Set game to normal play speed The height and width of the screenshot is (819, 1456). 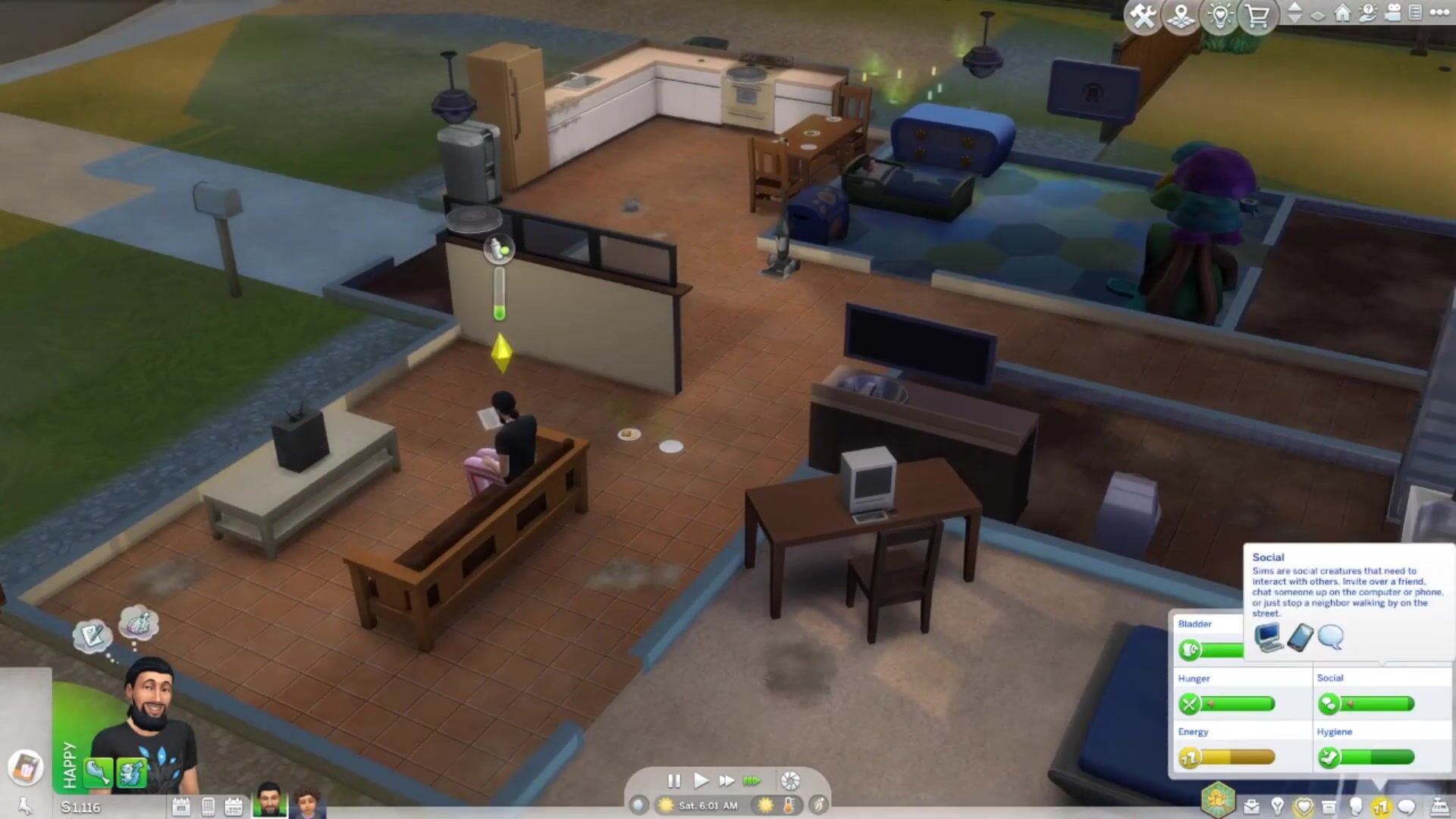coord(701,780)
